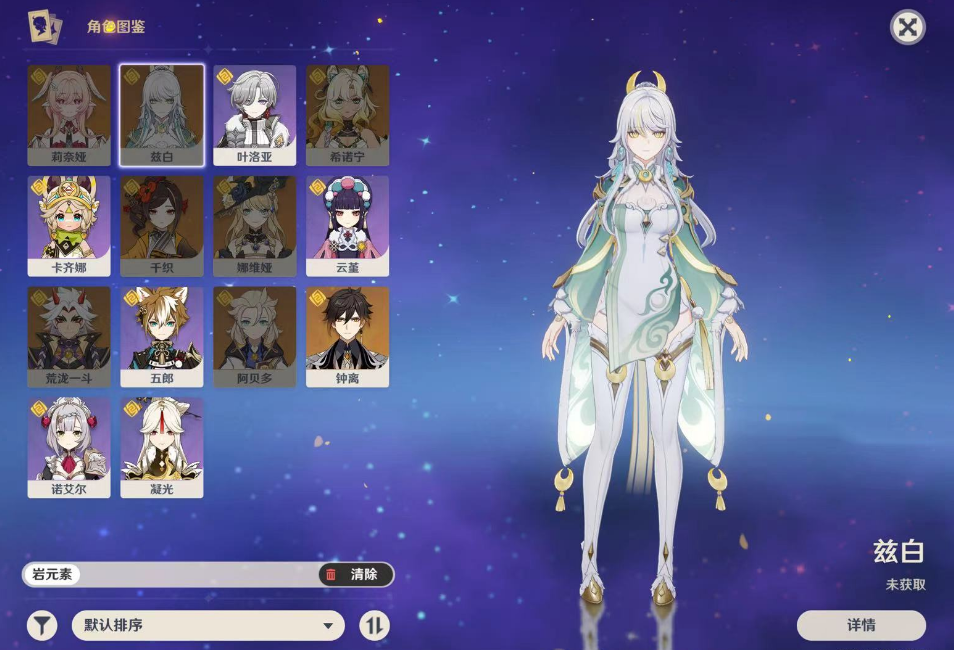The image size is (954, 650).
Task: Select the 兹白 character card
Action: click(162, 115)
